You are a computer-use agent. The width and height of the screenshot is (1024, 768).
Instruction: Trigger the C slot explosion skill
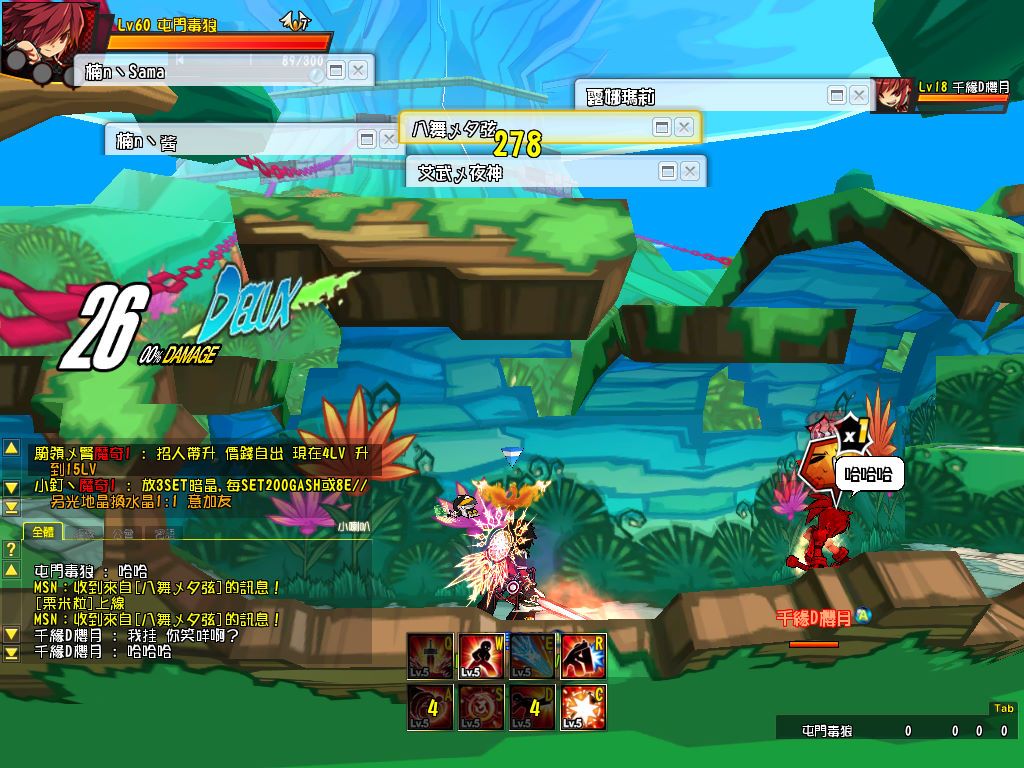coord(584,708)
